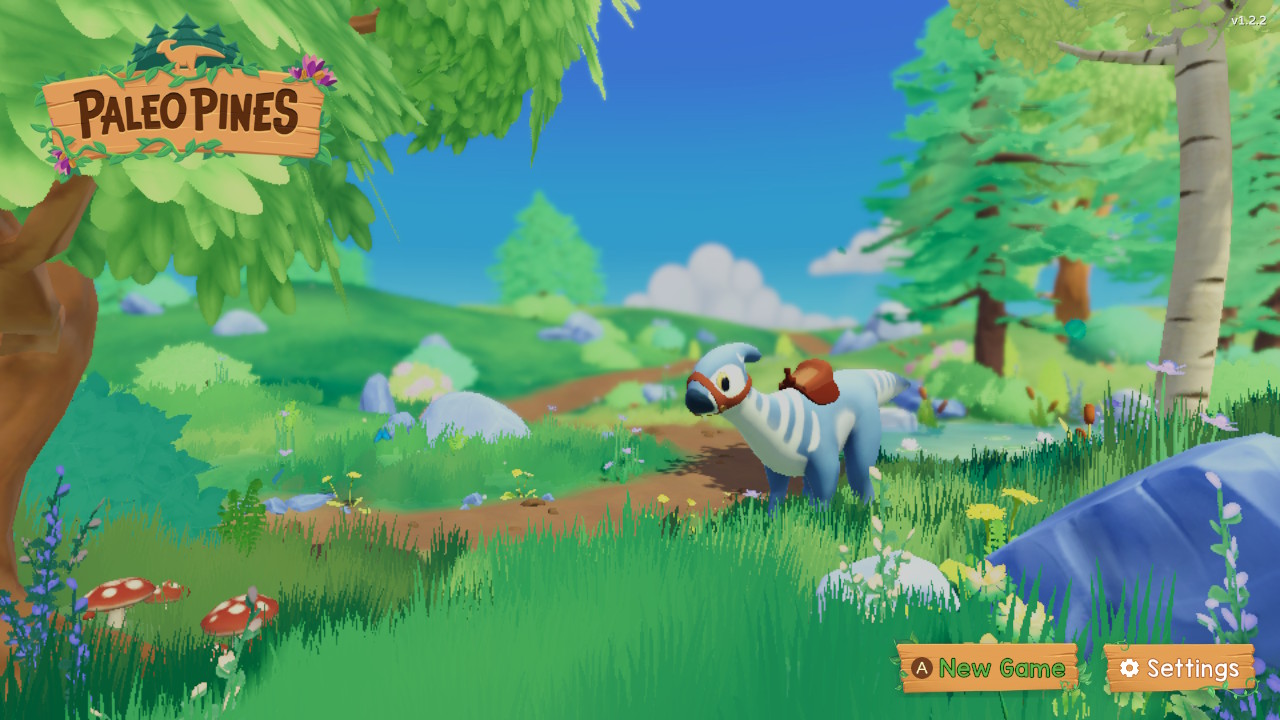Start a New Game

[988, 668]
